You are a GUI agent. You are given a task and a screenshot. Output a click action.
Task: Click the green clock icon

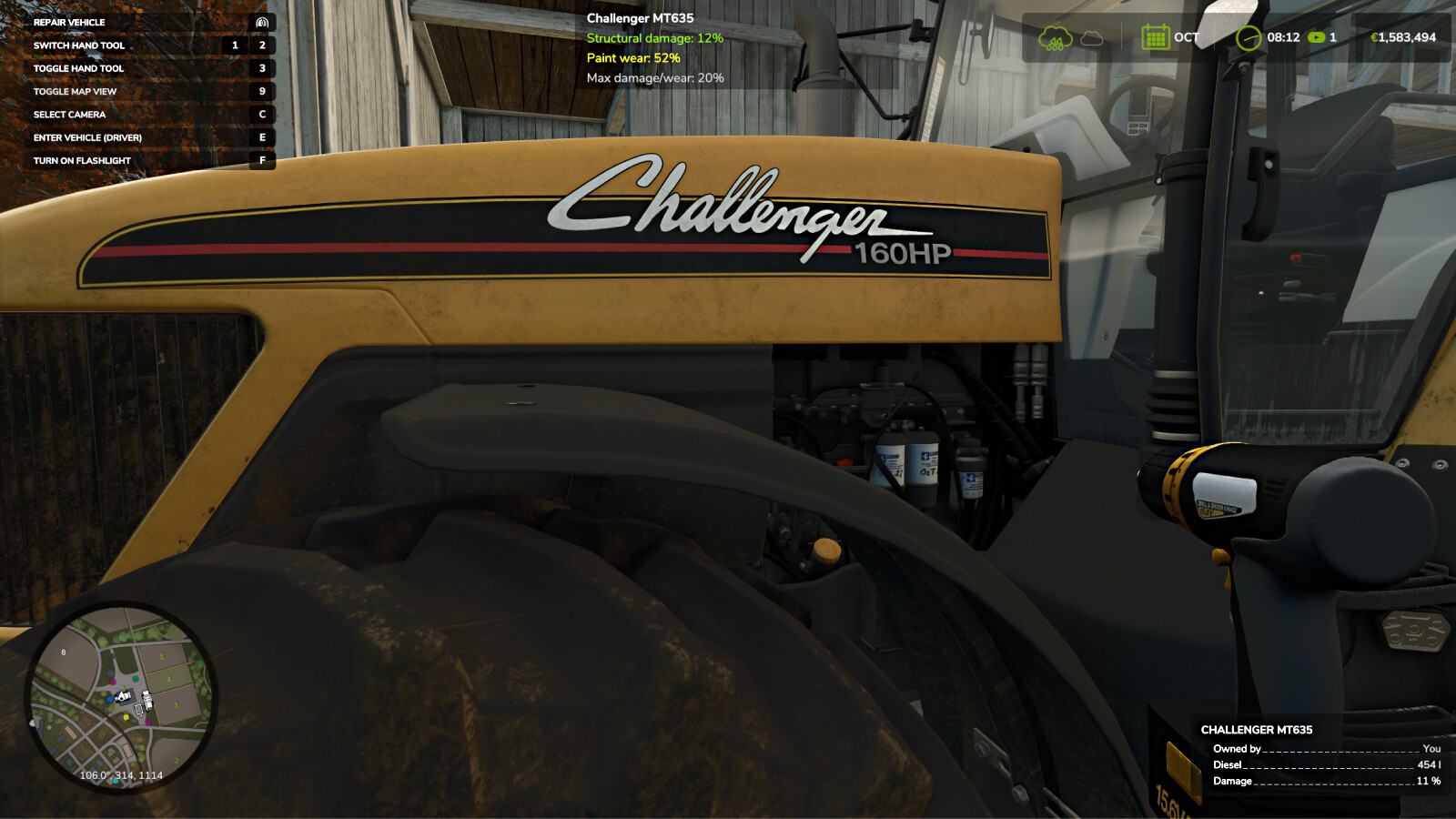(x=1249, y=37)
